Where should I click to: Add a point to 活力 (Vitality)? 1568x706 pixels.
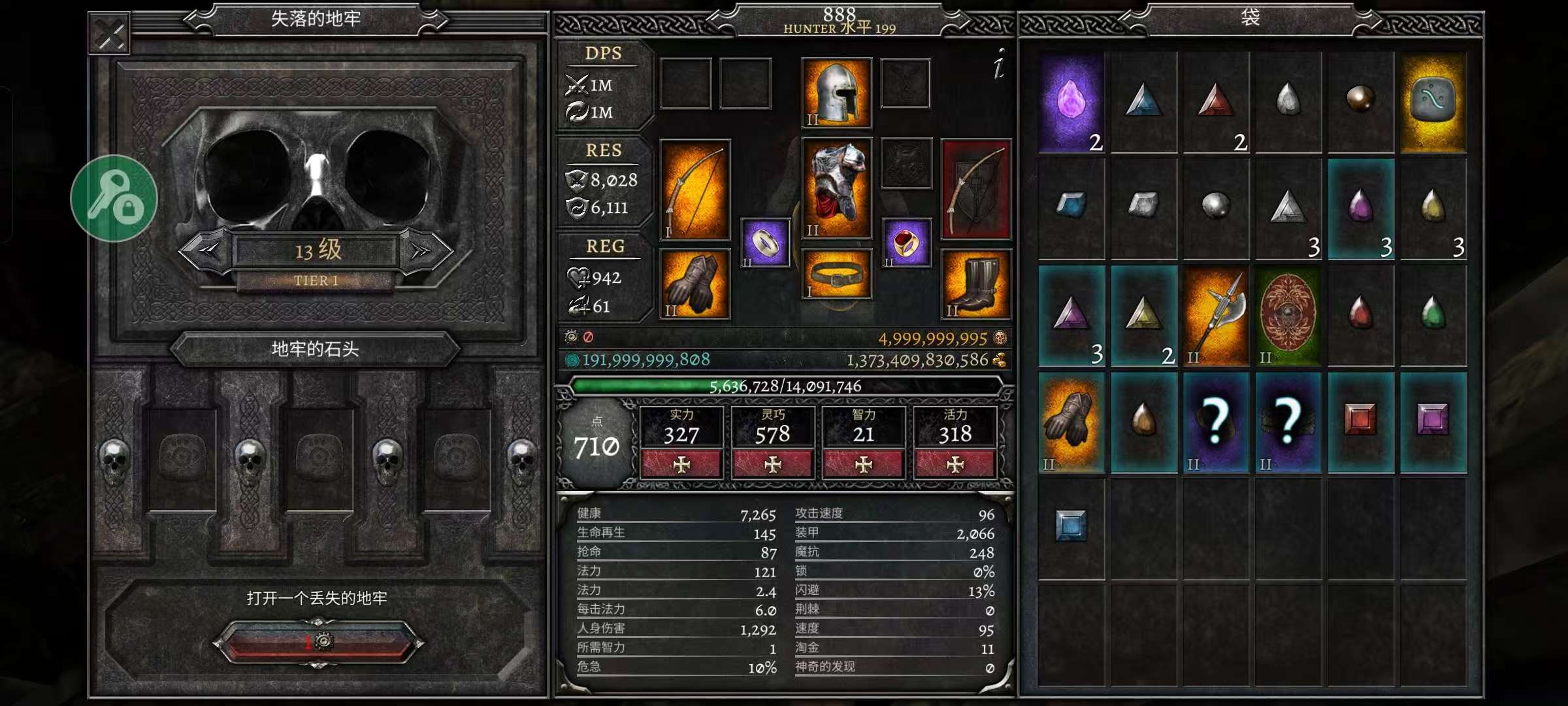(955, 464)
